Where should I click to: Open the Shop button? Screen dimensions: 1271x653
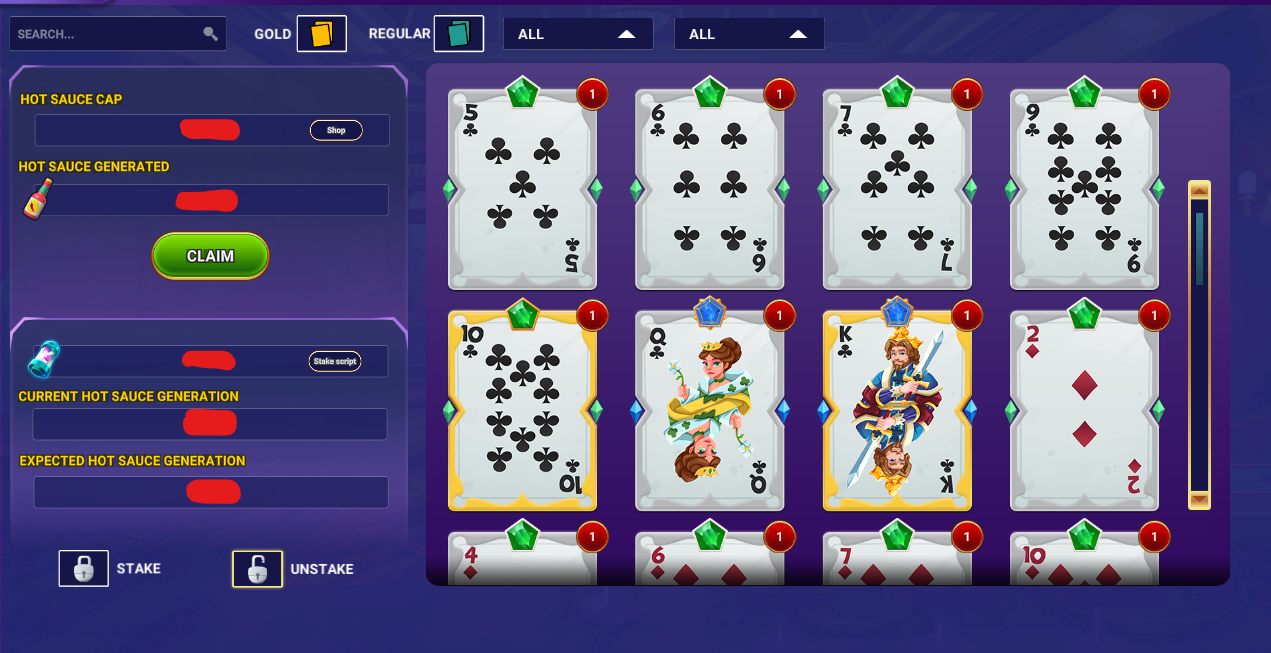coord(336,130)
